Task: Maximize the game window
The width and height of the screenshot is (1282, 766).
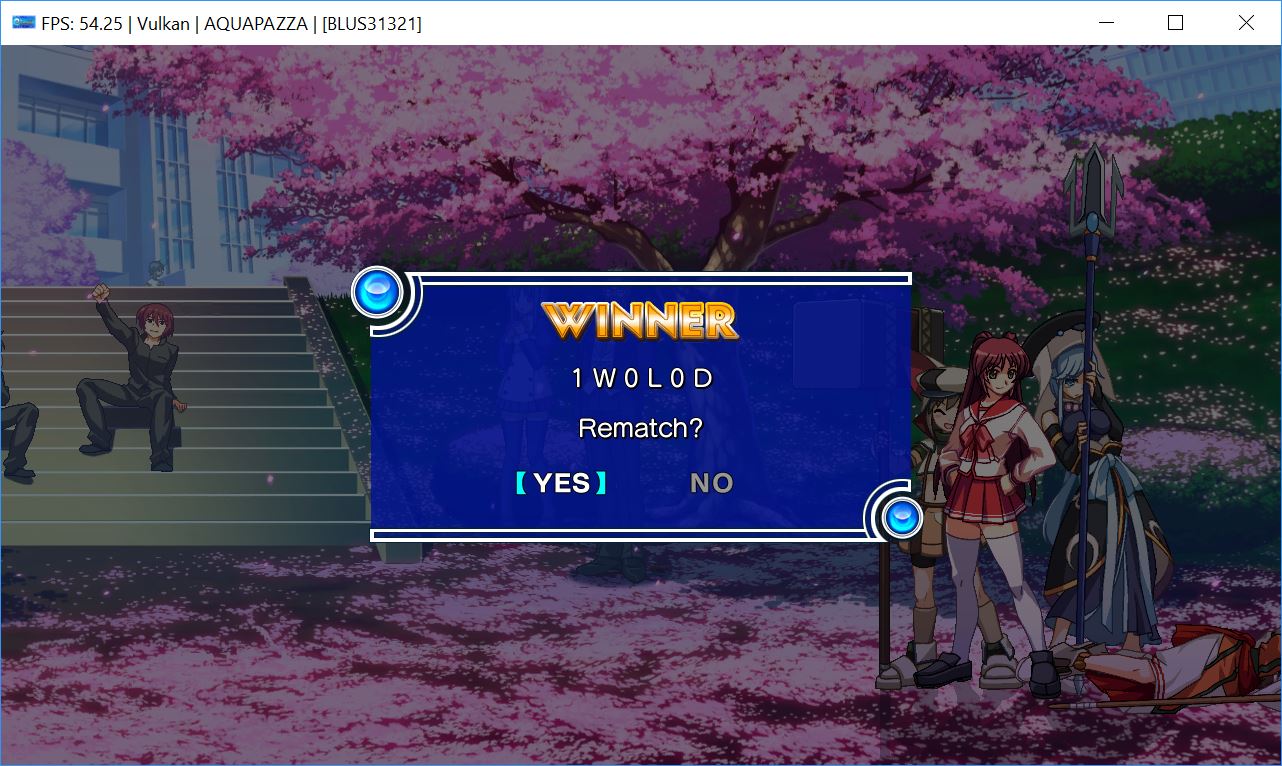Action: [x=1175, y=23]
